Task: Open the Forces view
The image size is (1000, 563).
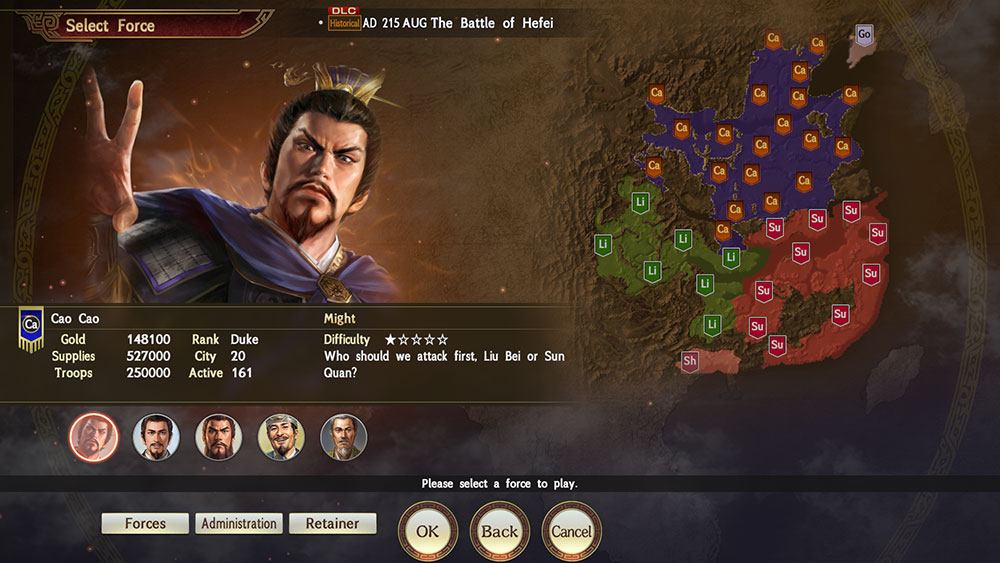Action: (145, 523)
